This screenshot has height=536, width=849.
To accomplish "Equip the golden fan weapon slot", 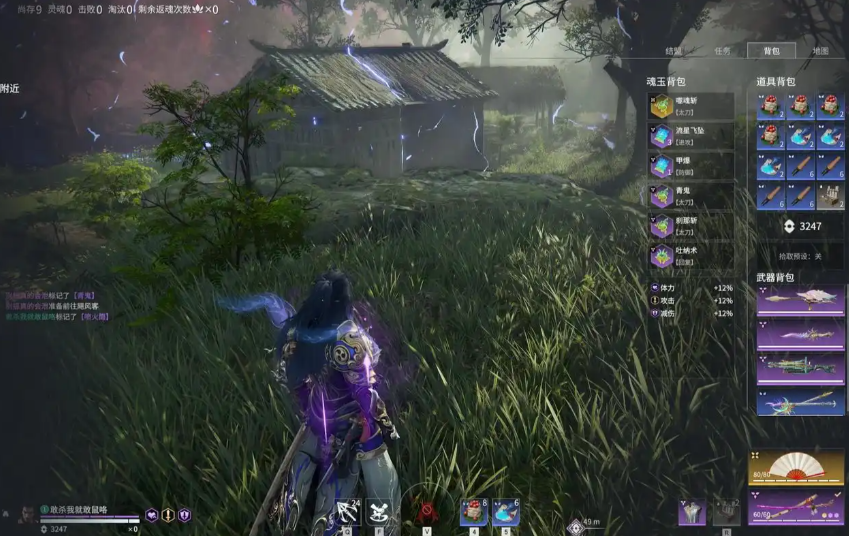I will click(796, 466).
